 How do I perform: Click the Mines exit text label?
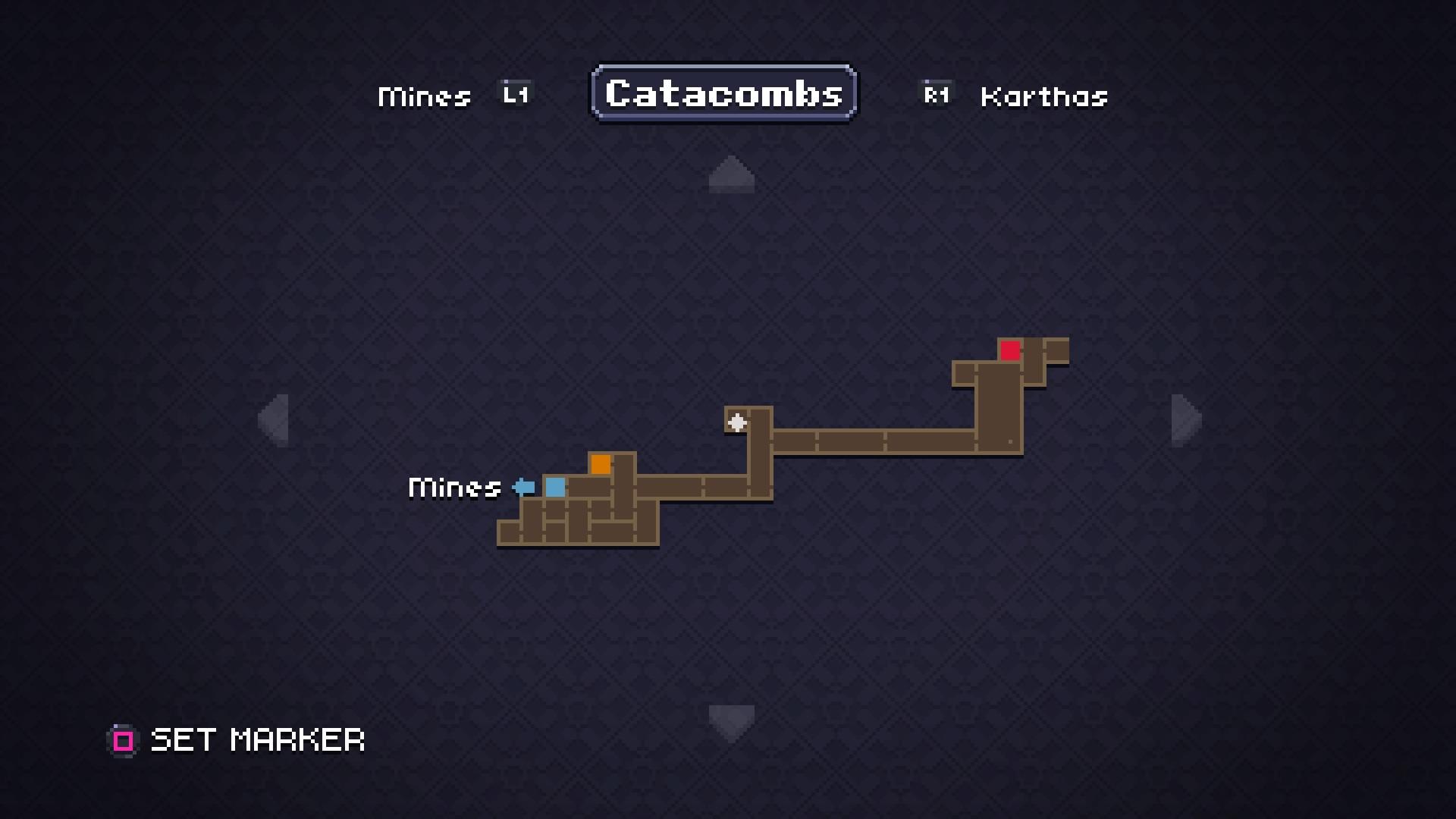pos(453,488)
